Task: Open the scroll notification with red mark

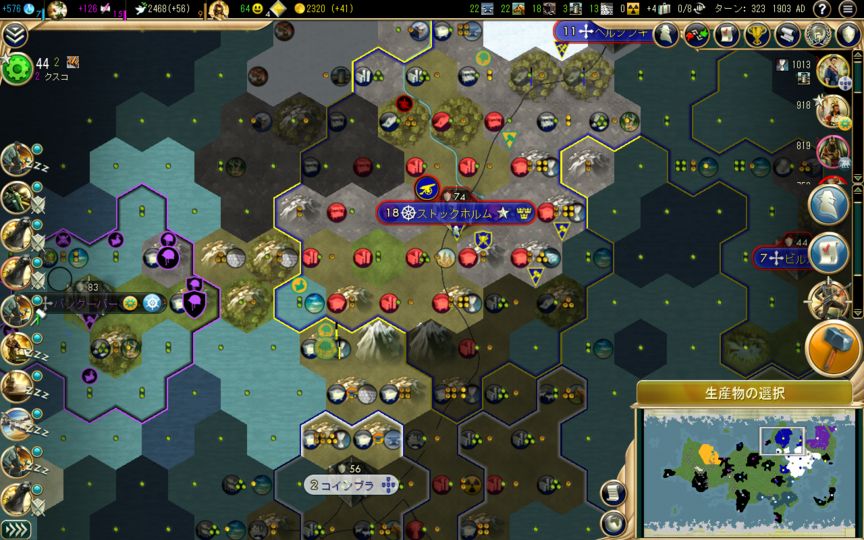Action: click(x=829, y=252)
